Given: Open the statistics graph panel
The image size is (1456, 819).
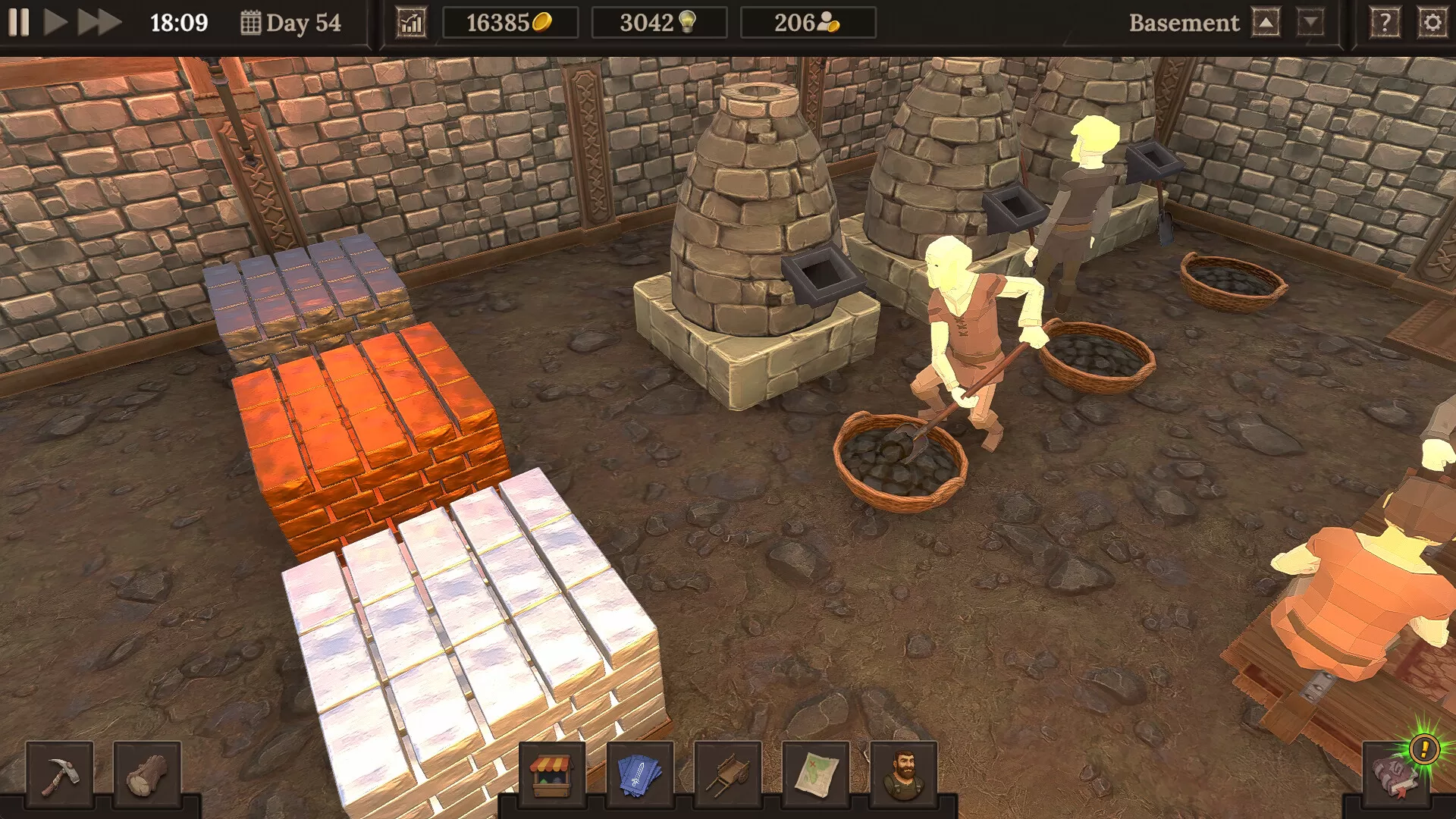Looking at the screenshot, I should click(x=410, y=22).
